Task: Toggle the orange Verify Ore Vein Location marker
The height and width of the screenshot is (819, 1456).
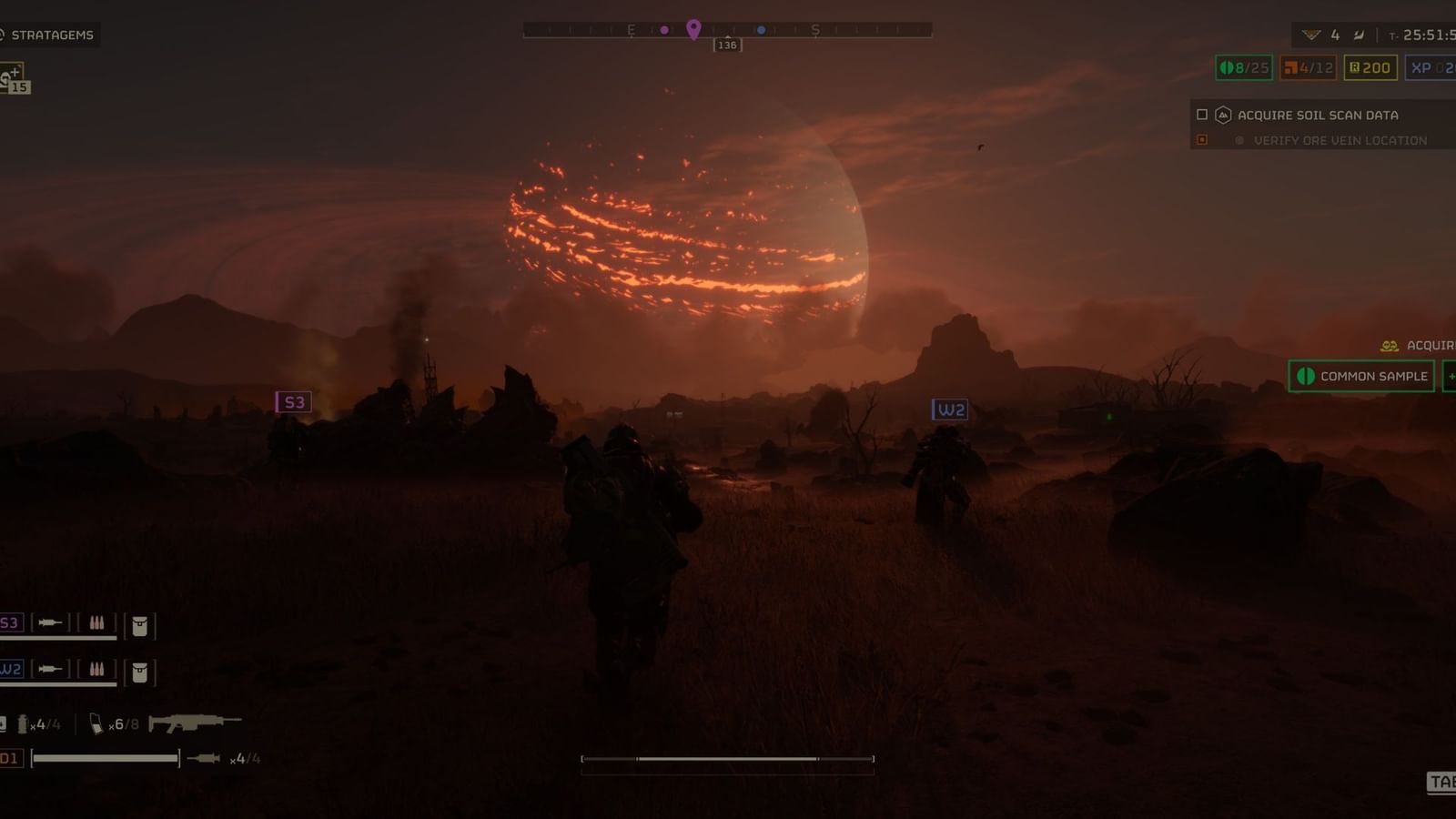Action: click(1203, 140)
